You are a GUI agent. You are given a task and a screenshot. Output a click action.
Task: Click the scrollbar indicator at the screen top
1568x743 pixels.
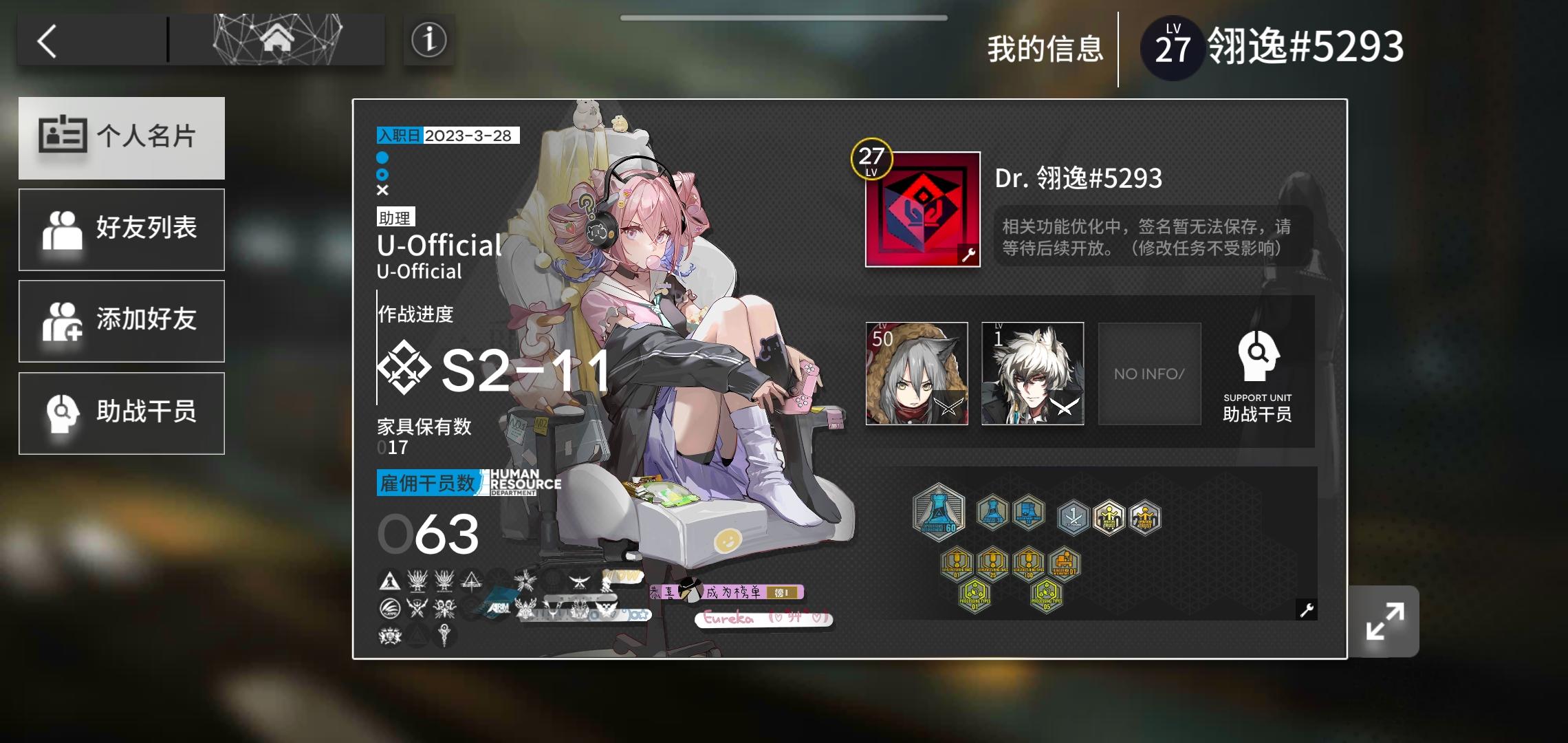[784, 17]
